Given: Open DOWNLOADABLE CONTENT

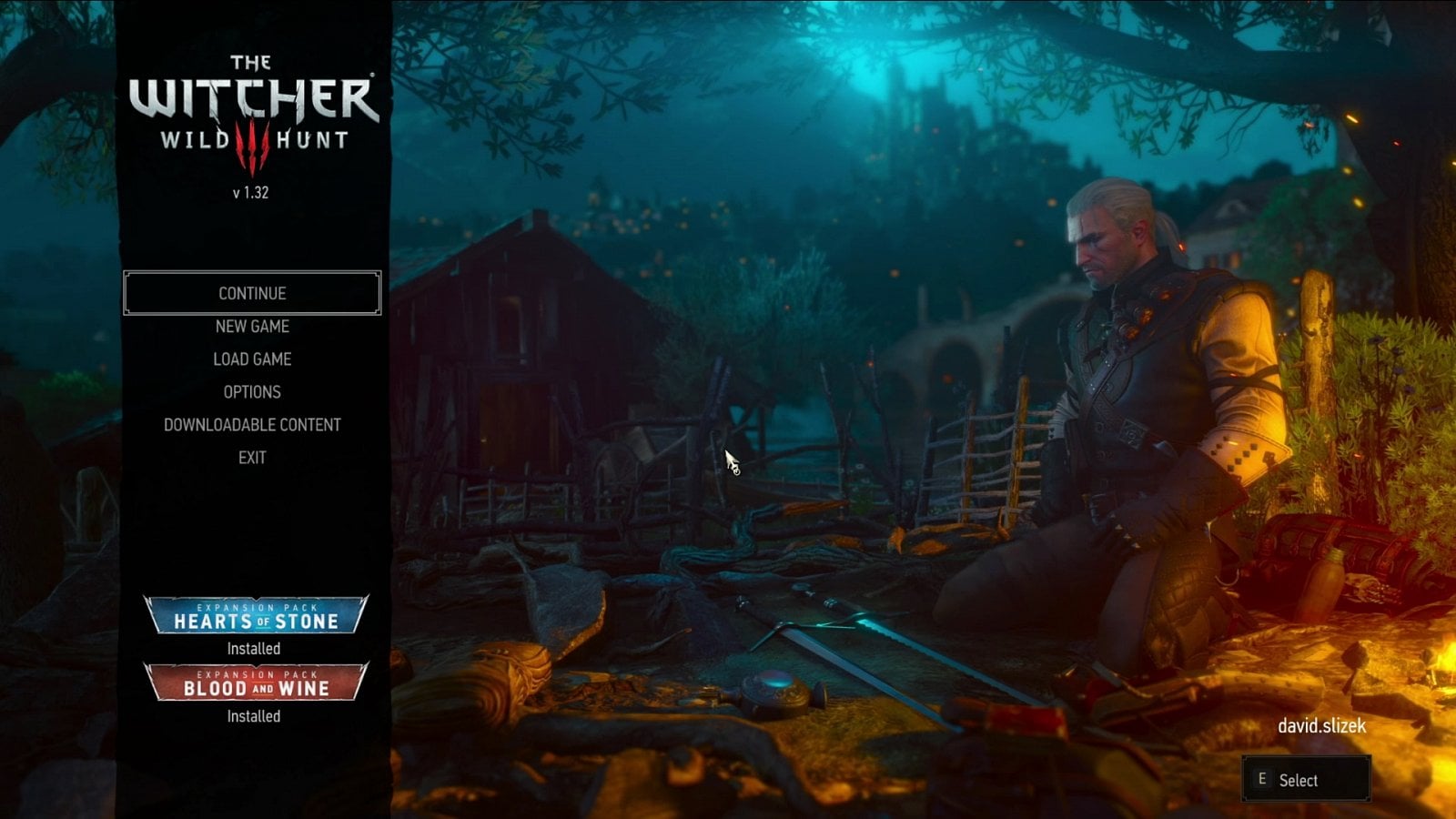Looking at the screenshot, I should click(252, 424).
